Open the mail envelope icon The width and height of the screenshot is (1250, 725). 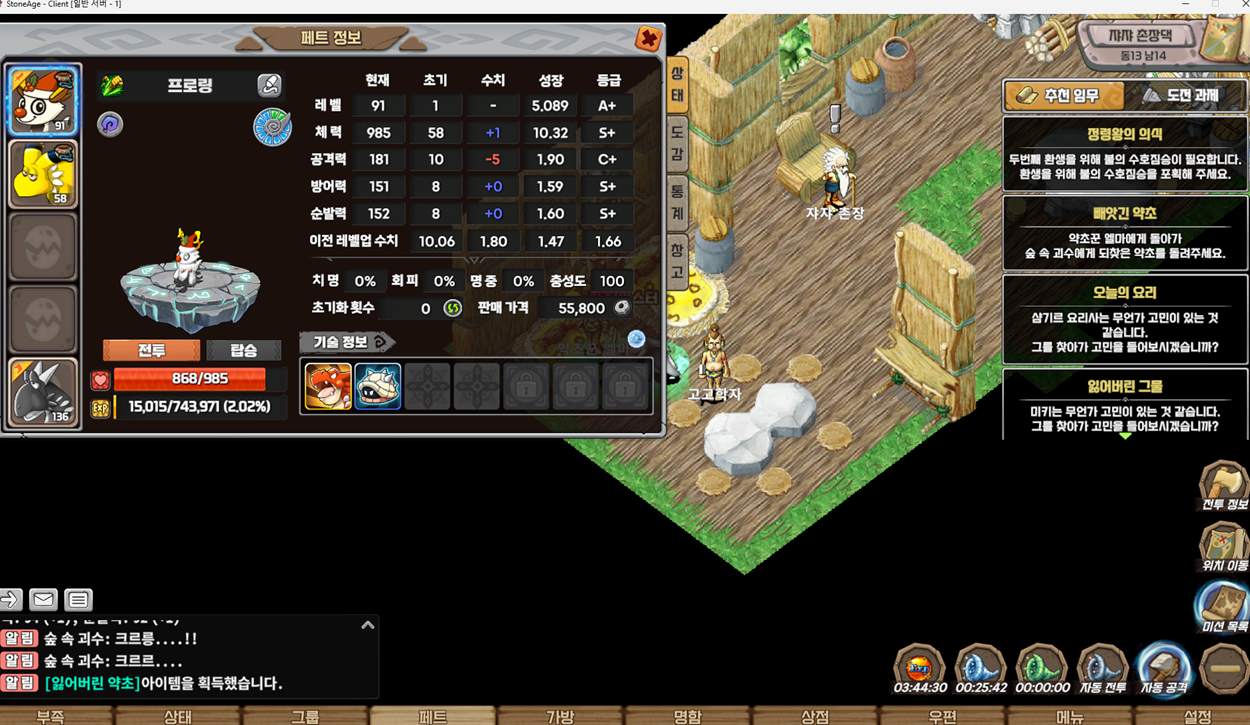(43, 599)
